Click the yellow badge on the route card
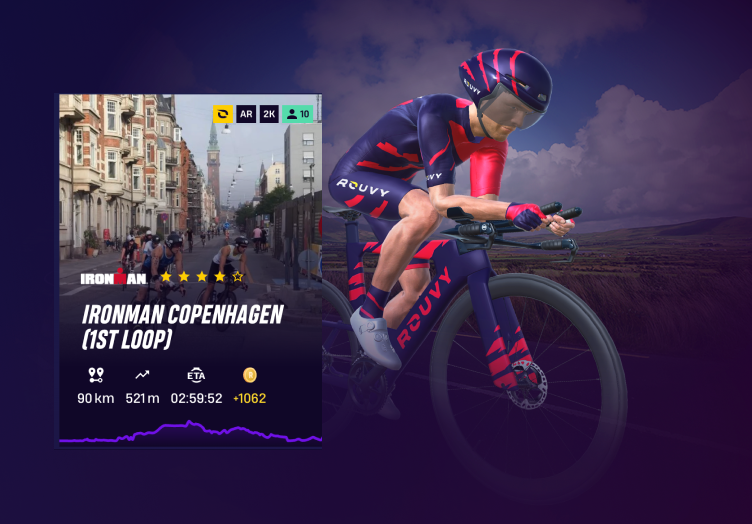 point(223,114)
